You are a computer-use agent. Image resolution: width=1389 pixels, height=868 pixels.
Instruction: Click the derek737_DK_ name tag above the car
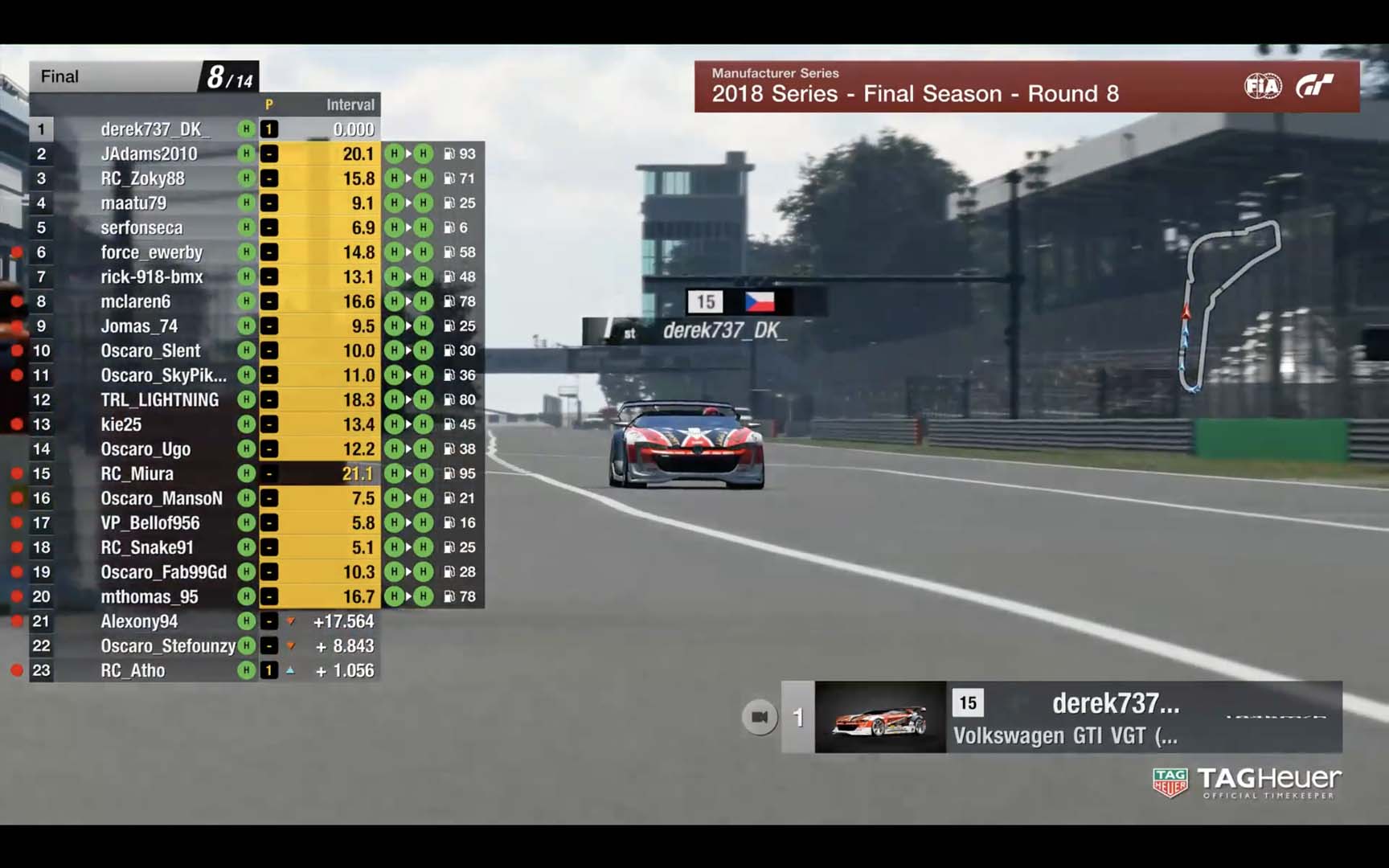pyautogui.click(x=722, y=330)
